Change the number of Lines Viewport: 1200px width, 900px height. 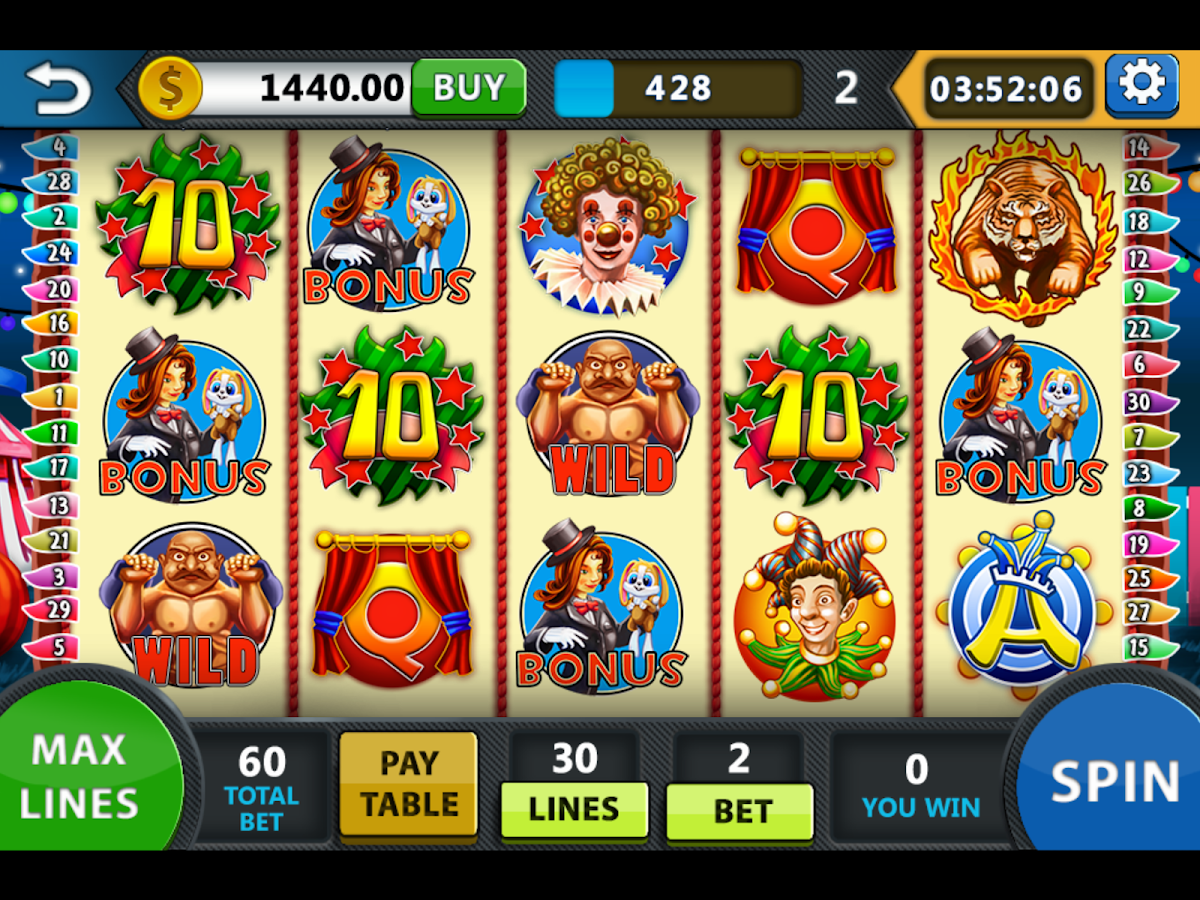coord(574,809)
